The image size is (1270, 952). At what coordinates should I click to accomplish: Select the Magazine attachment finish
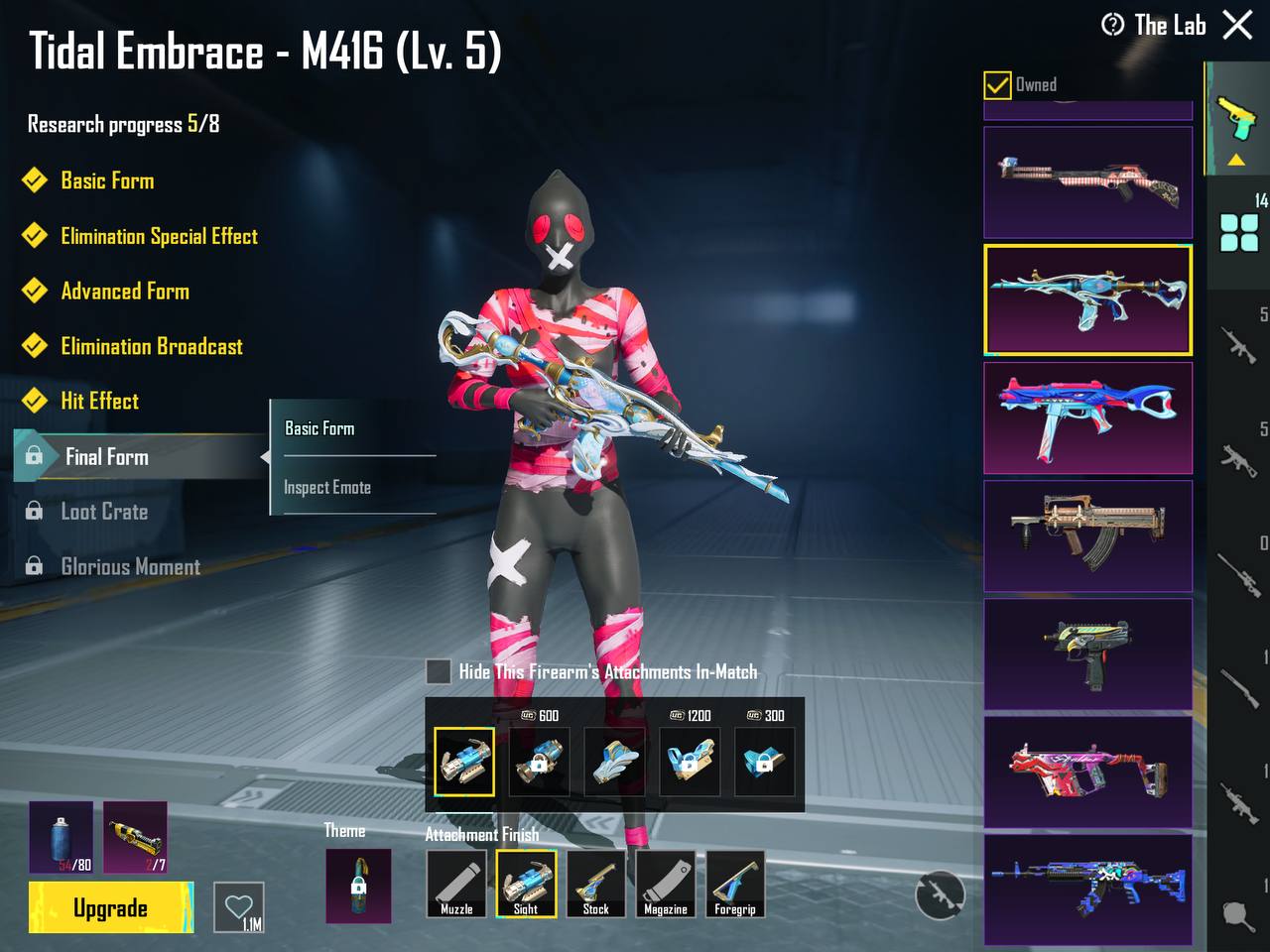[x=666, y=883]
